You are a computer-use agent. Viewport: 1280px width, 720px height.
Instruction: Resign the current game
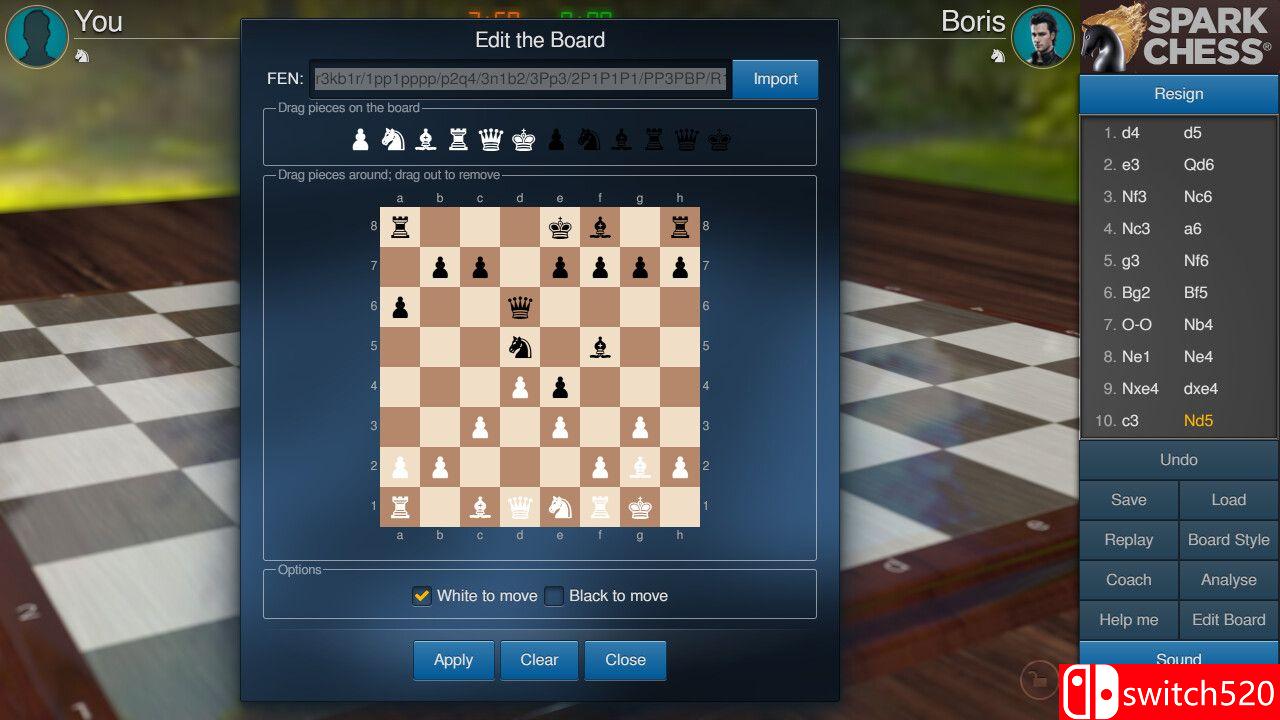(x=1178, y=93)
